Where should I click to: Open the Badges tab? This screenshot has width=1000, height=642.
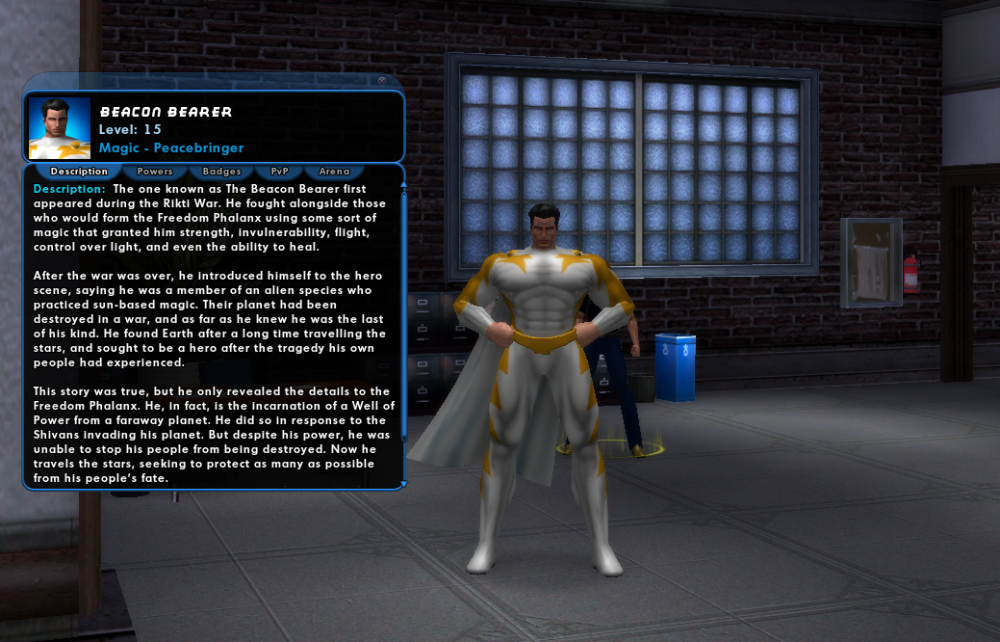tap(222, 172)
